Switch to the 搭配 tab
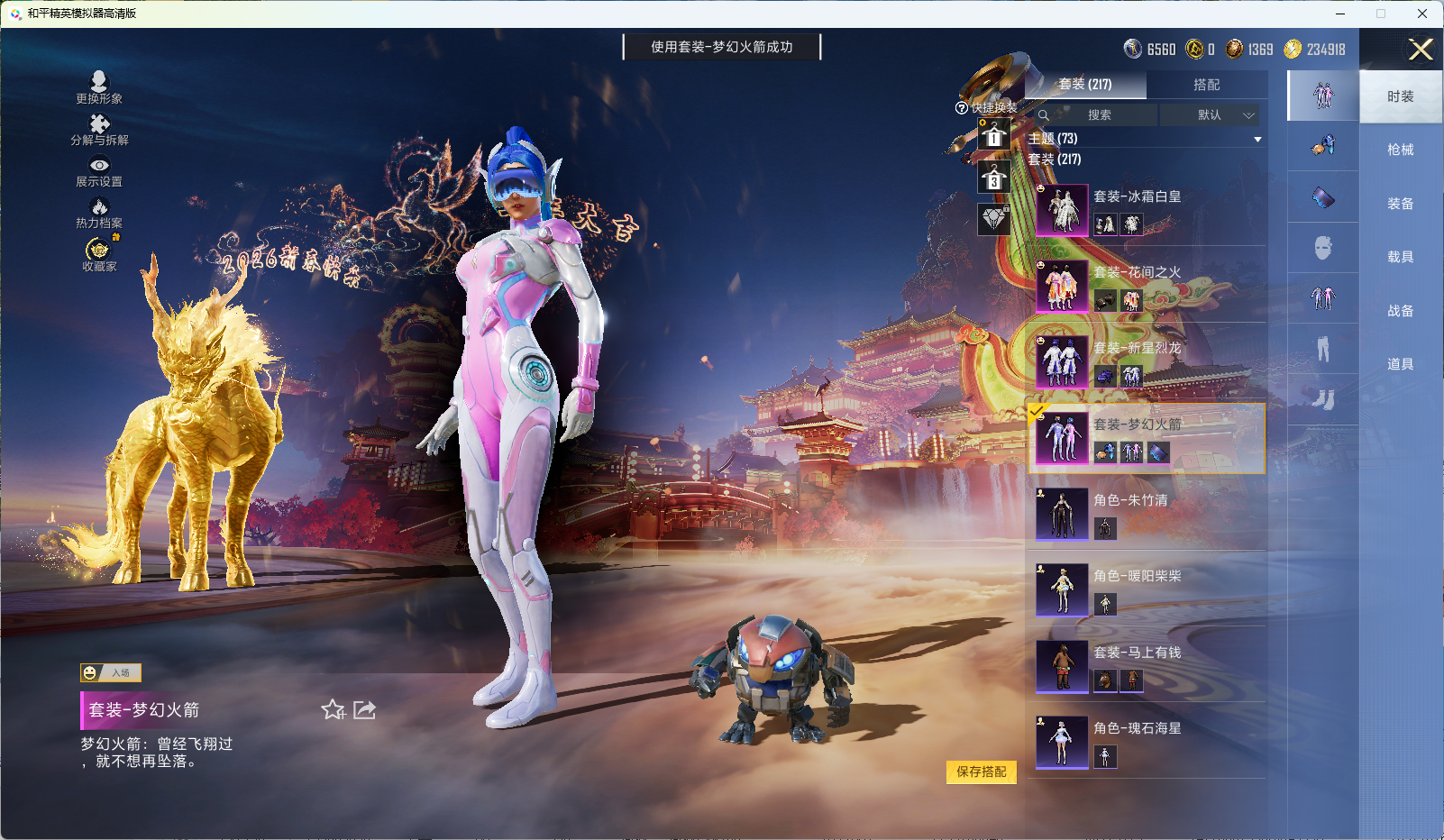This screenshot has height=840, width=1444. coord(1206,85)
